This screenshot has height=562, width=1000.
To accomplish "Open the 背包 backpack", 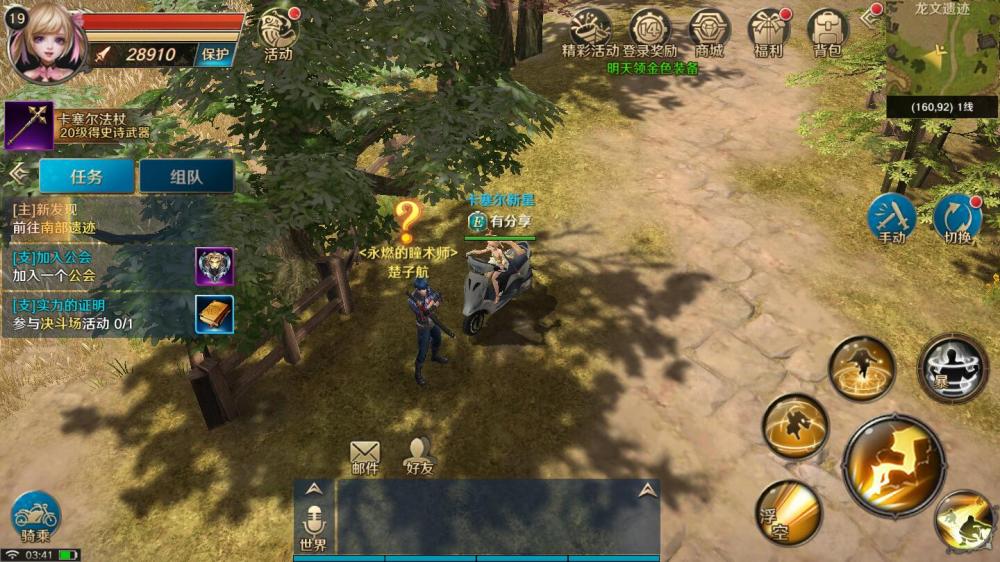I will coord(827,32).
